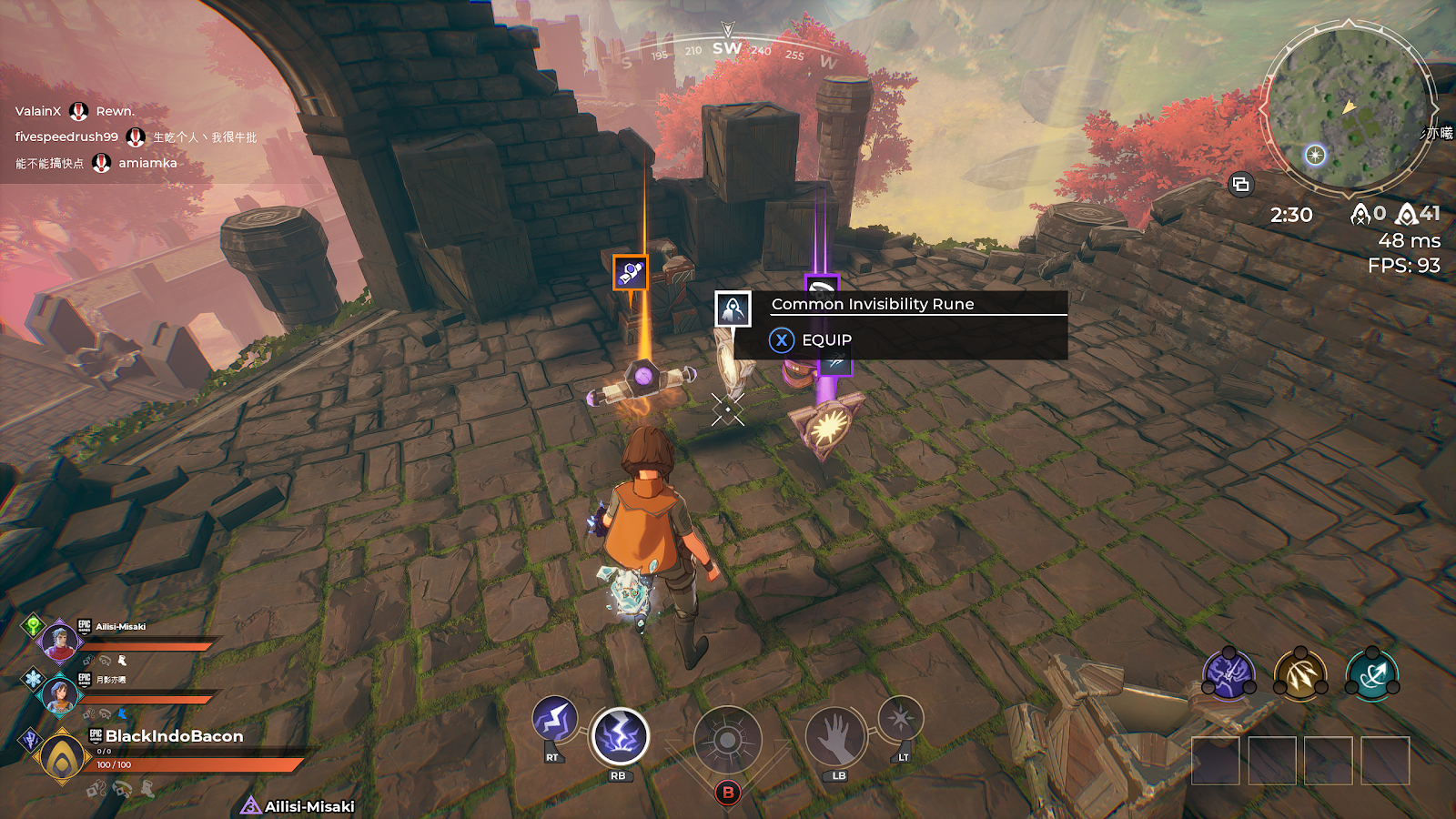Click the green toxic class icon
The height and width of the screenshot is (819, 1456).
pyautogui.click(x=33, y=626)
